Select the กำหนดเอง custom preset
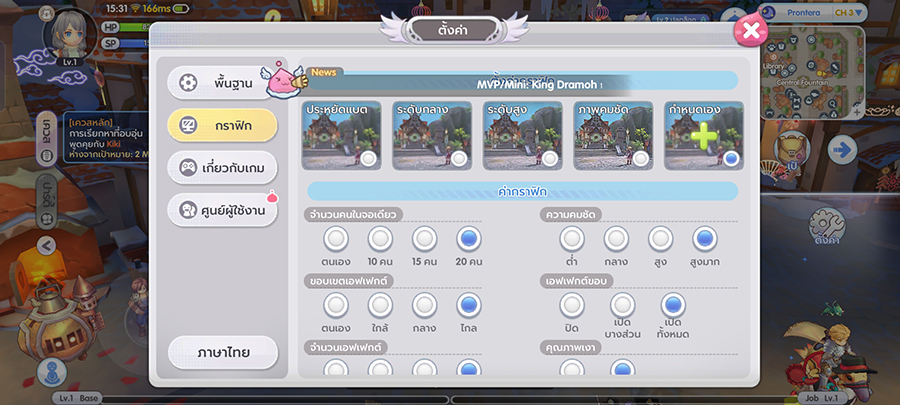The image size is (900, 405). 704,136
